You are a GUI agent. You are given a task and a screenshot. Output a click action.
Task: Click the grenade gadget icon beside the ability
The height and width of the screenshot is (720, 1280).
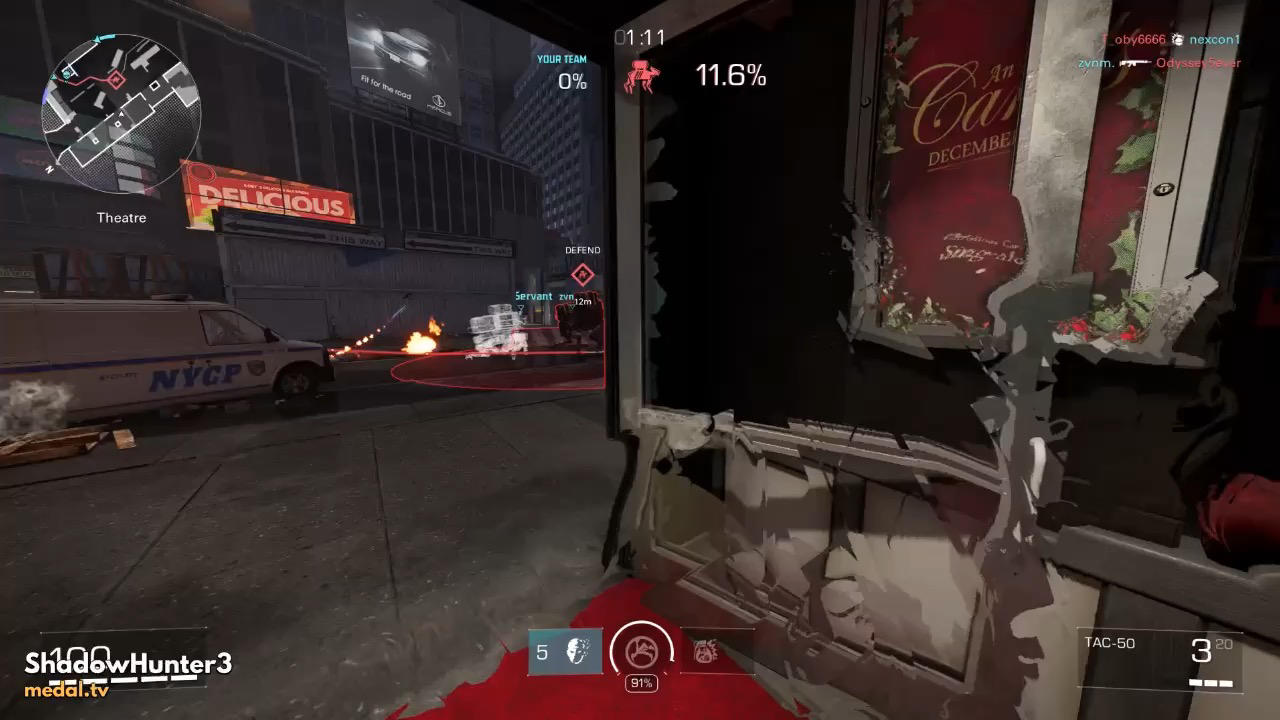click(705, 651)
